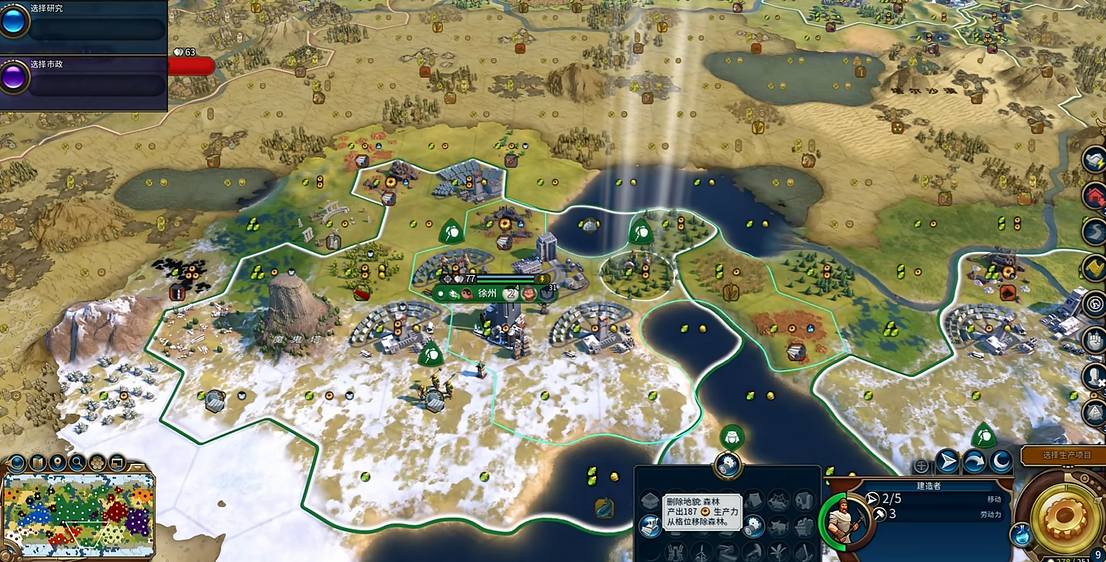Expand extra unit actions with plus button
This screenshot has height=562, width=1106.
coord(922,466)
